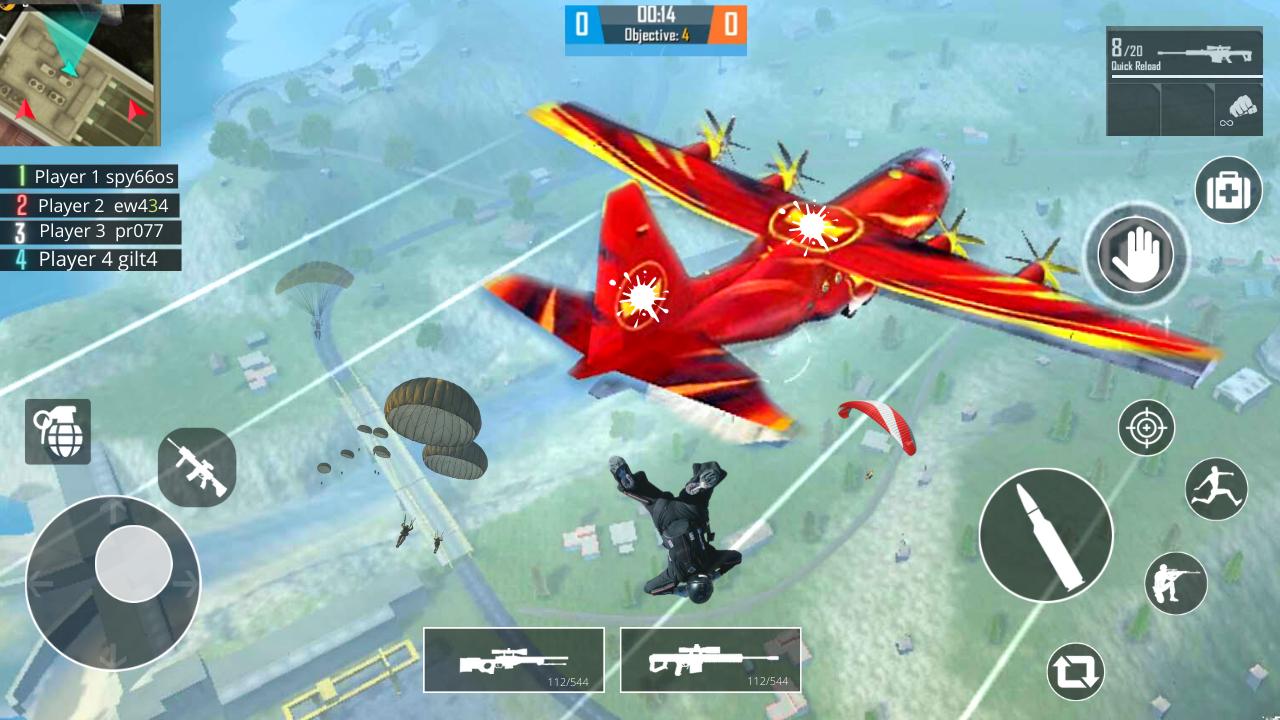This screenshot has height=720, width=1280.
Task: Select the assault rifle quick-slot icon
Action: click(x=196, y=466)
